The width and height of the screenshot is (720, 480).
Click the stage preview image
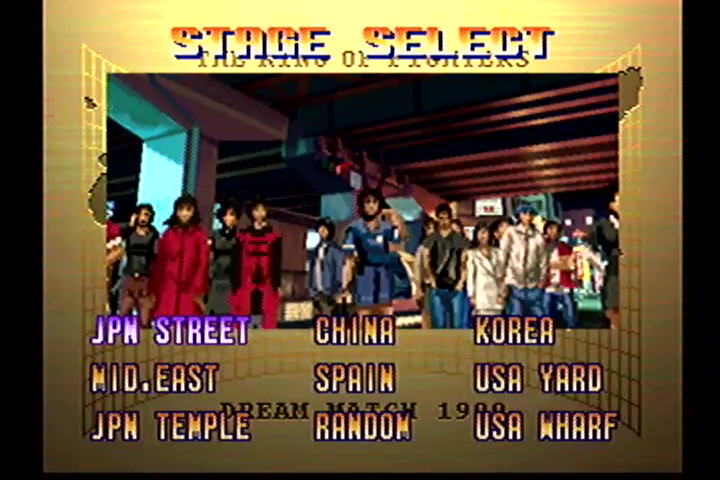tap(362, 190)
